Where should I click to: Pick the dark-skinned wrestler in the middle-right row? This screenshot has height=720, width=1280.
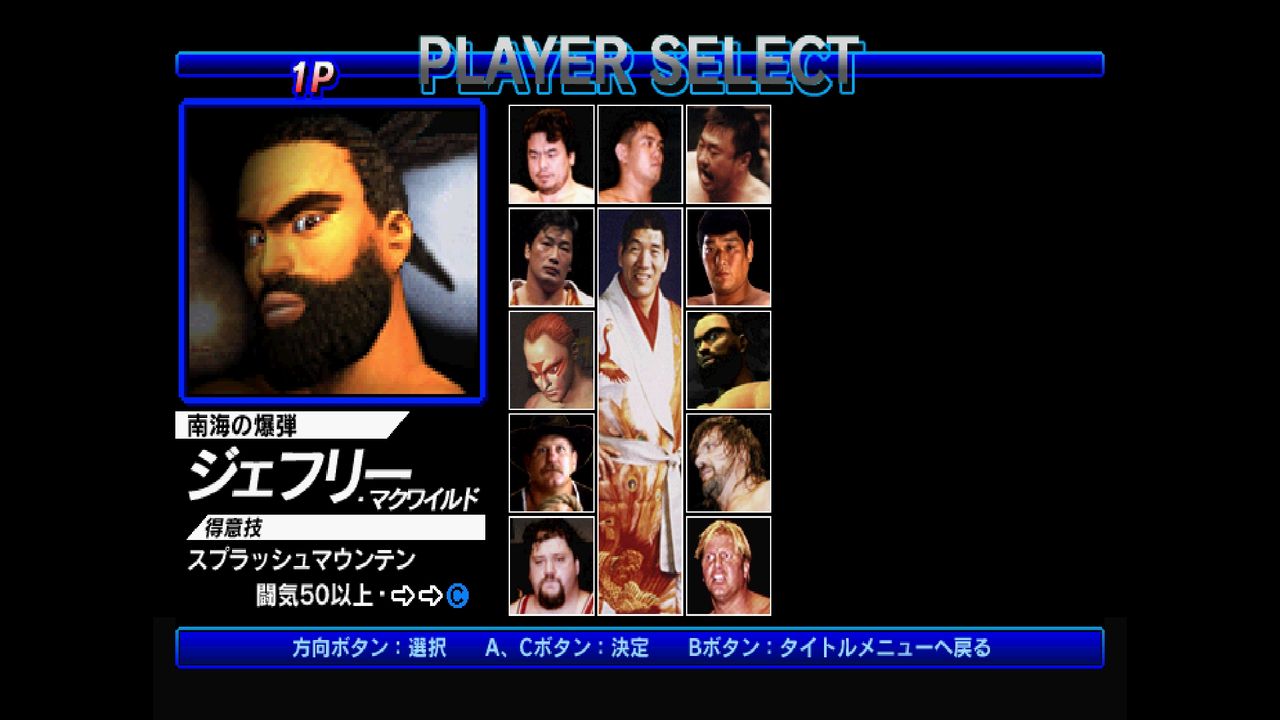[x=729, y=358]
